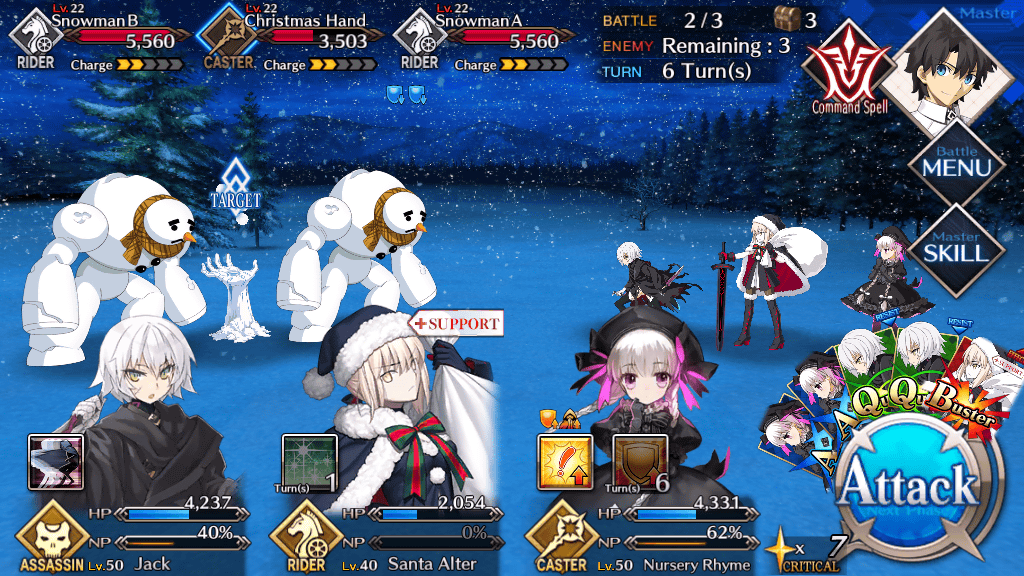Activate Jack's skill icon
1024x576 pixels.
point(55,461)
